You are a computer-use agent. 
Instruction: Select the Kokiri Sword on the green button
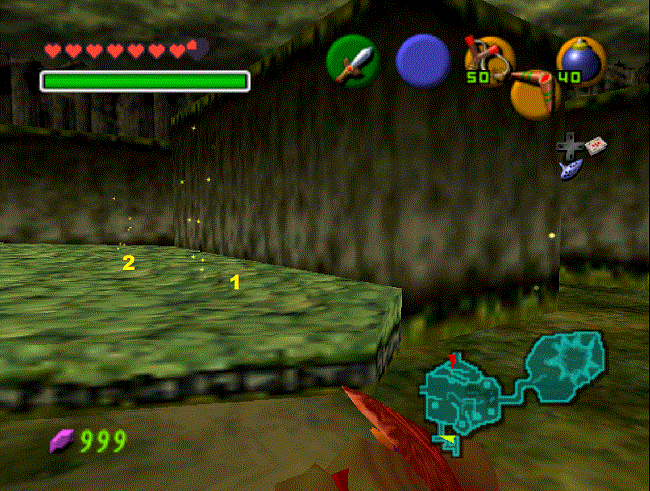[352, 61]
